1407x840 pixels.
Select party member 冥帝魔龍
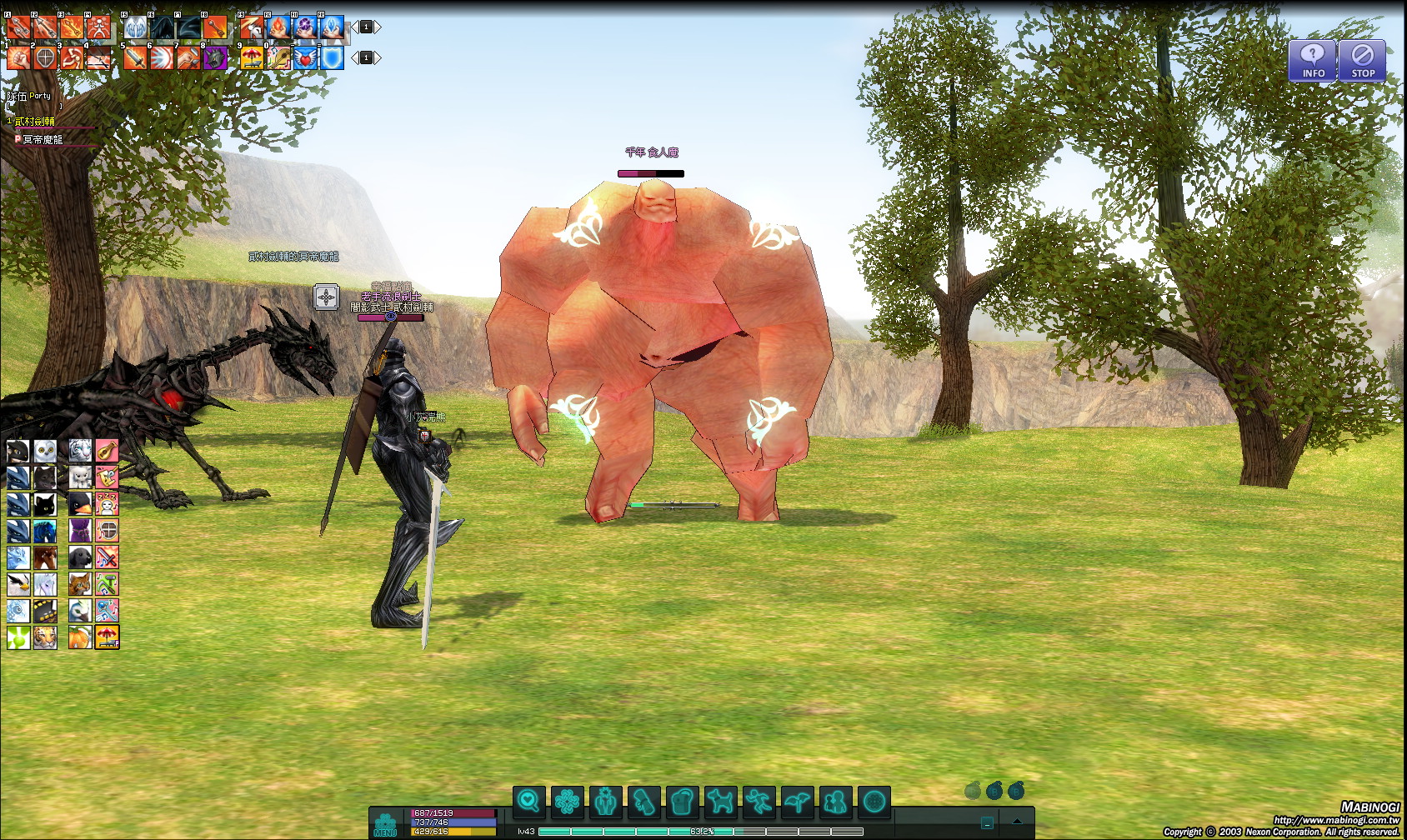point(43,140)
